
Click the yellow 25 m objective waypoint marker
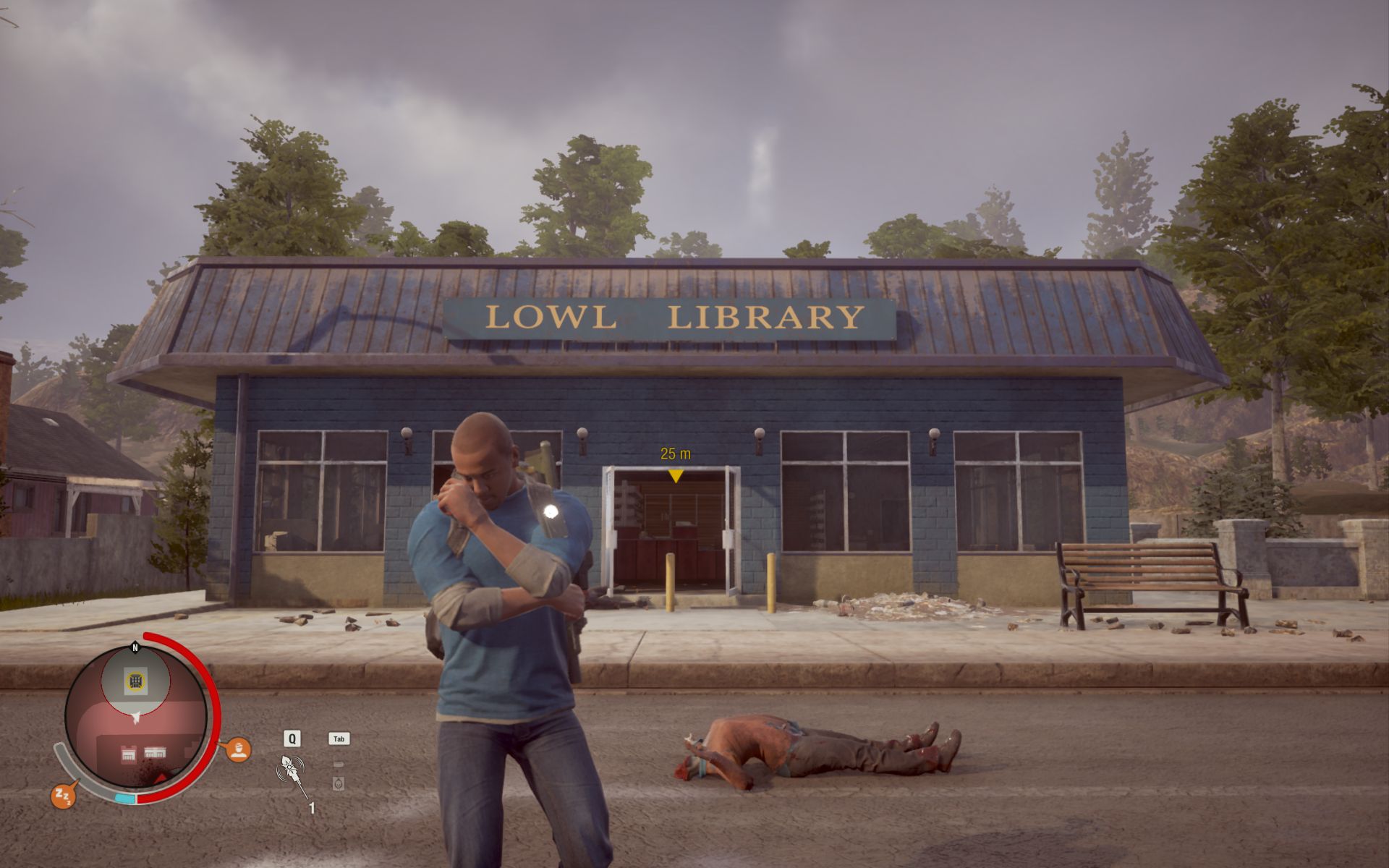[675, 475]
